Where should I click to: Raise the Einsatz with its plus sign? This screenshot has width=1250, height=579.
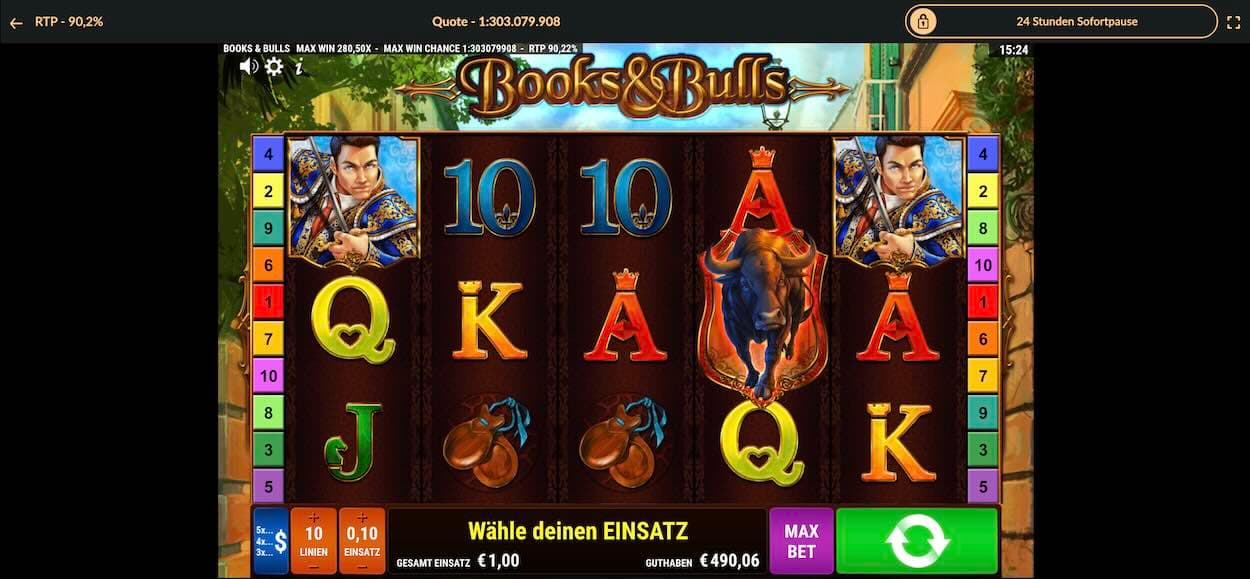click(362, 517)
